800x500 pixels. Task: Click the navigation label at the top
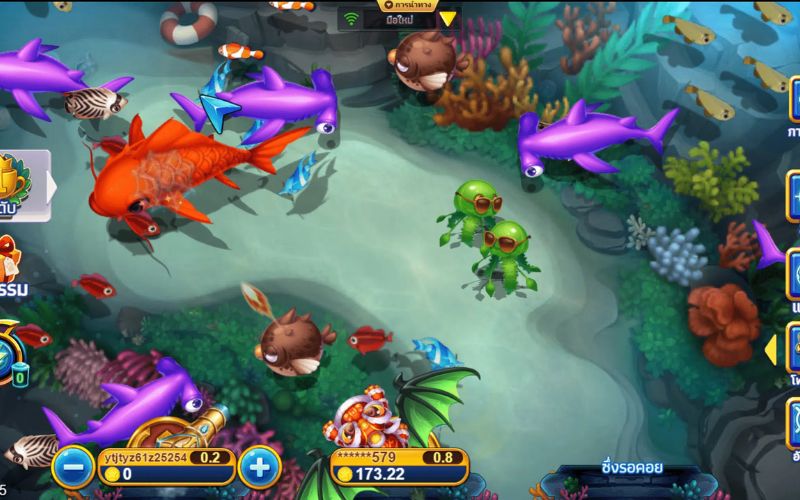[x=408, y=3]
